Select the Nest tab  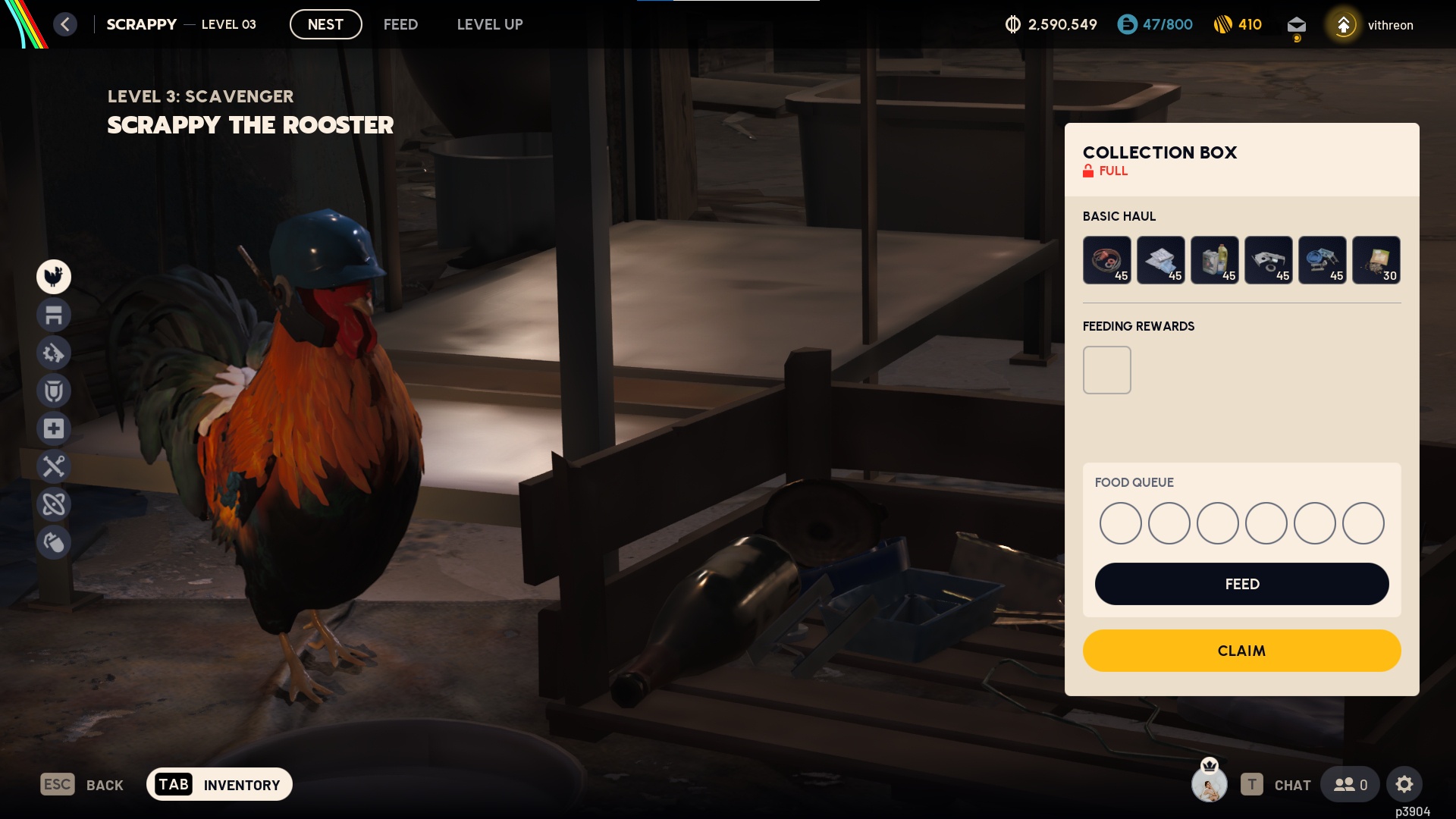325,24
